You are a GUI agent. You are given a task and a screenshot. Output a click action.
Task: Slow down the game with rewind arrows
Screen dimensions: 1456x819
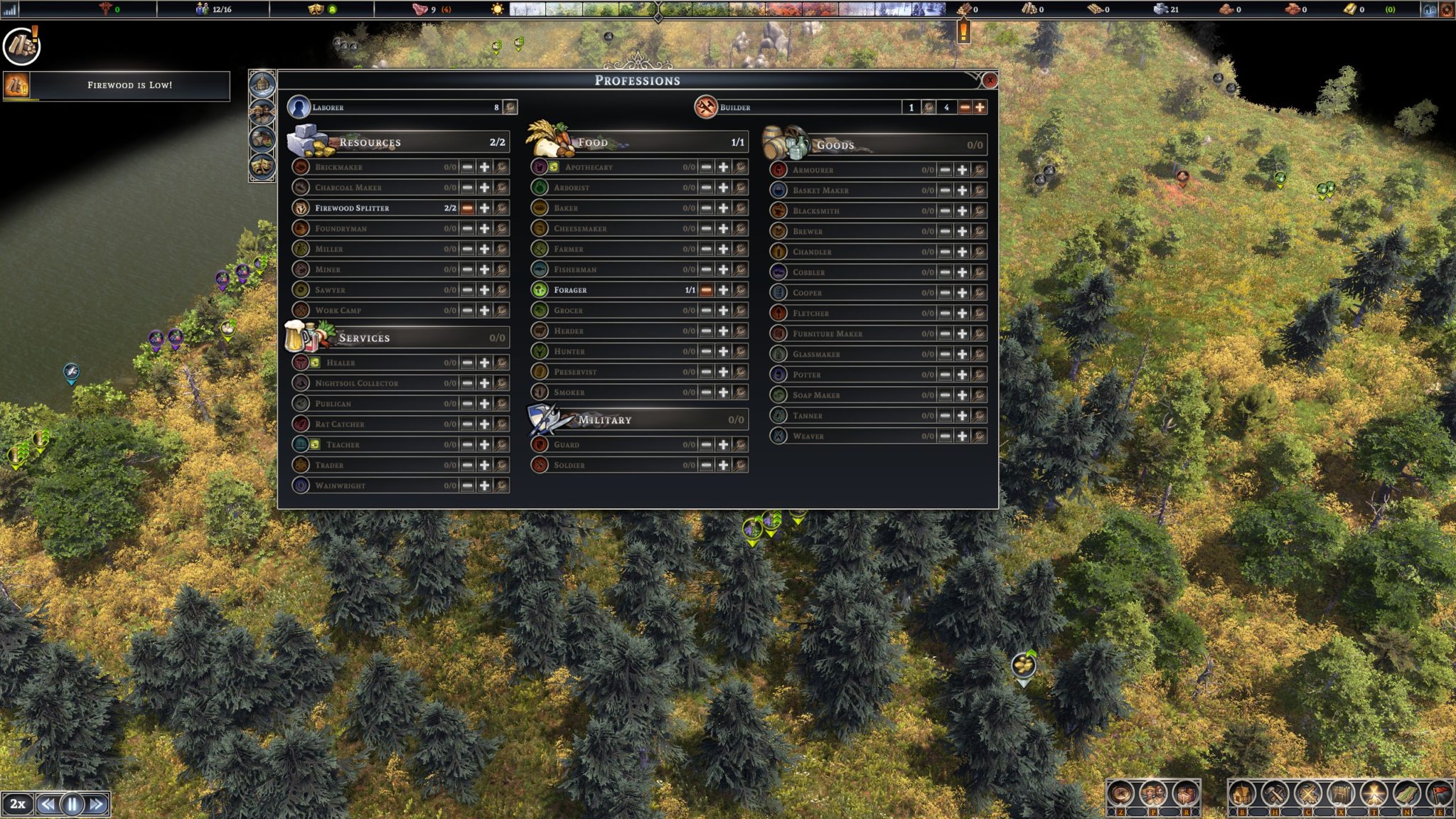pos(48,804)
